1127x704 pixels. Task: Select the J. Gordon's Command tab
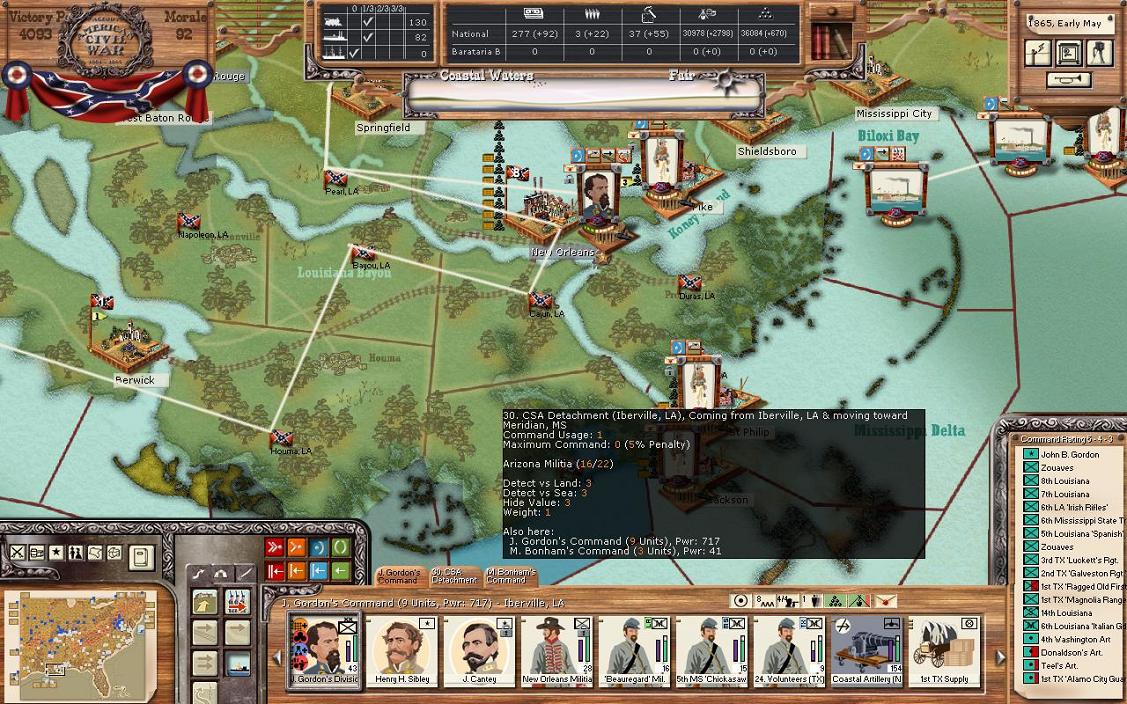tap(398, 576)
